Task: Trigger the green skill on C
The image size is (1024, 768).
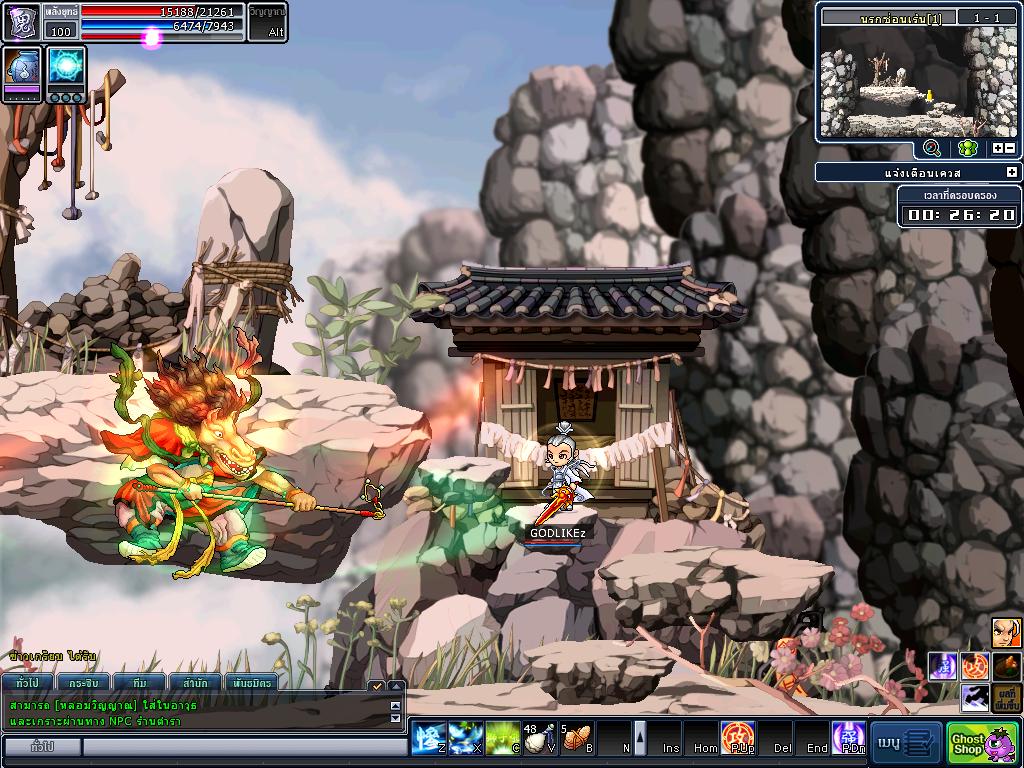Action: click(502, 739)
